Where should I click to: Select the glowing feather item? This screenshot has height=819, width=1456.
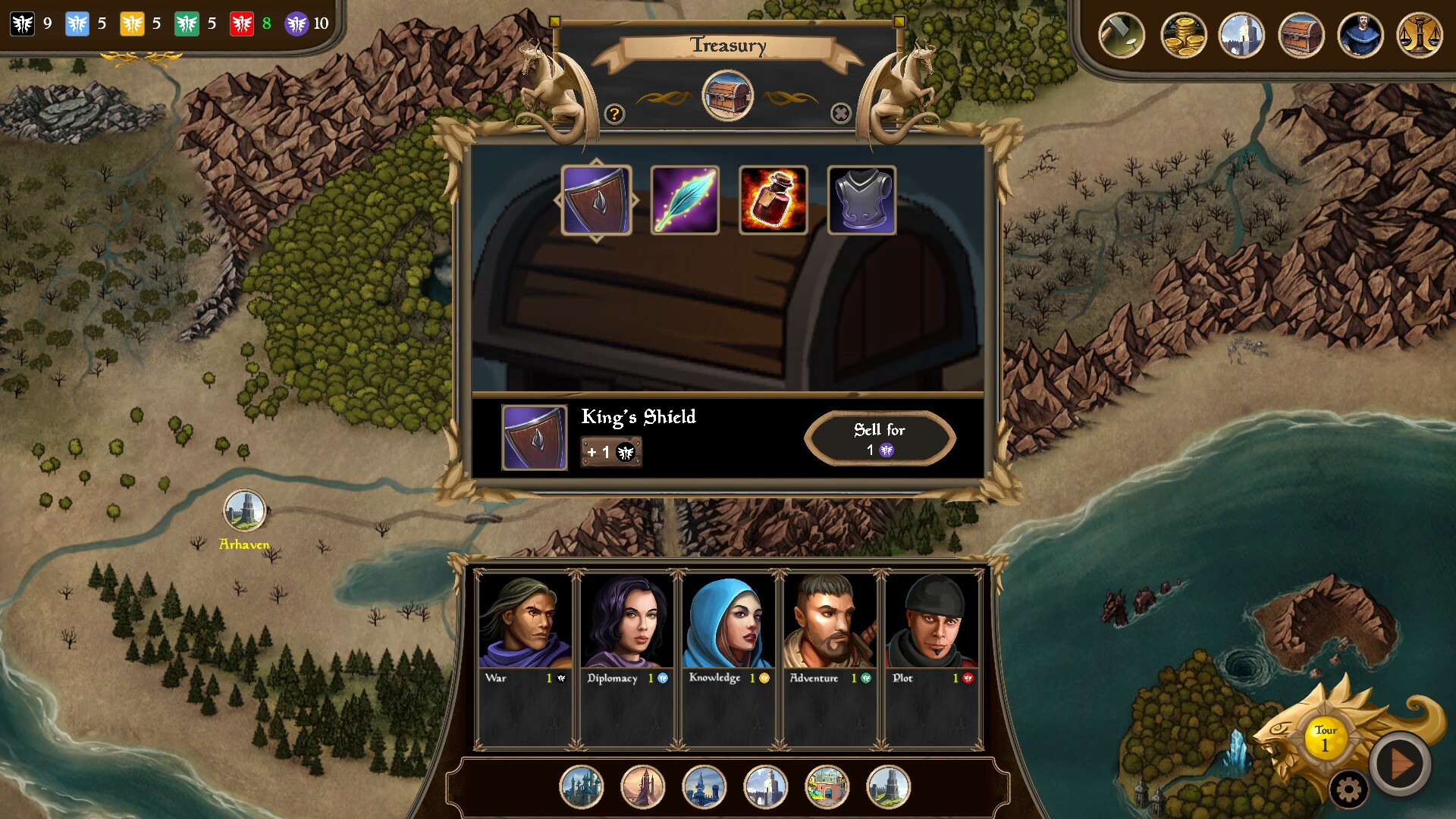[x=685, y=200]
